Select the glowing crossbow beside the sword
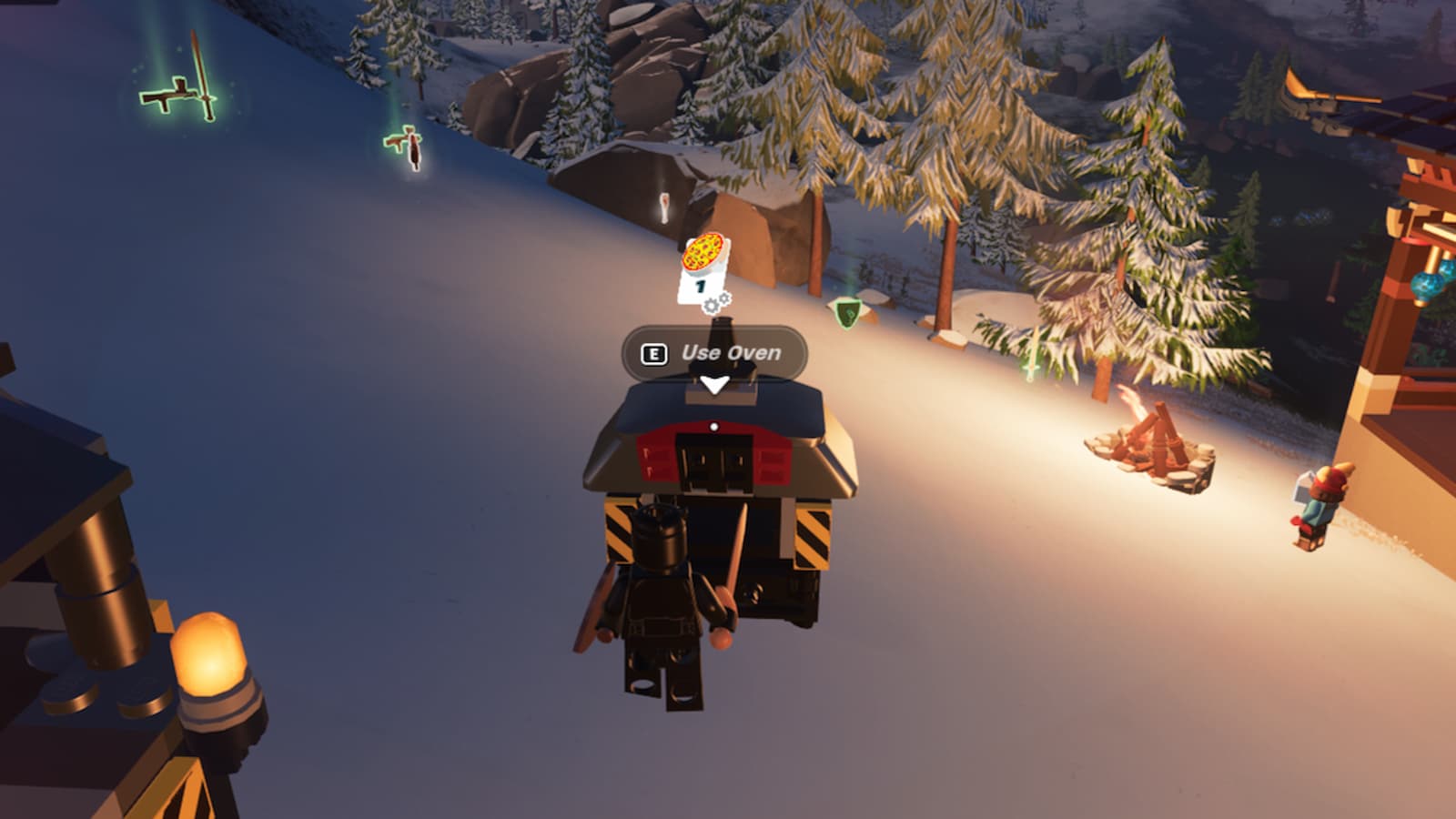Viewport: 1456px width, 819px height. pyautogui.click(x=166, y=97)
